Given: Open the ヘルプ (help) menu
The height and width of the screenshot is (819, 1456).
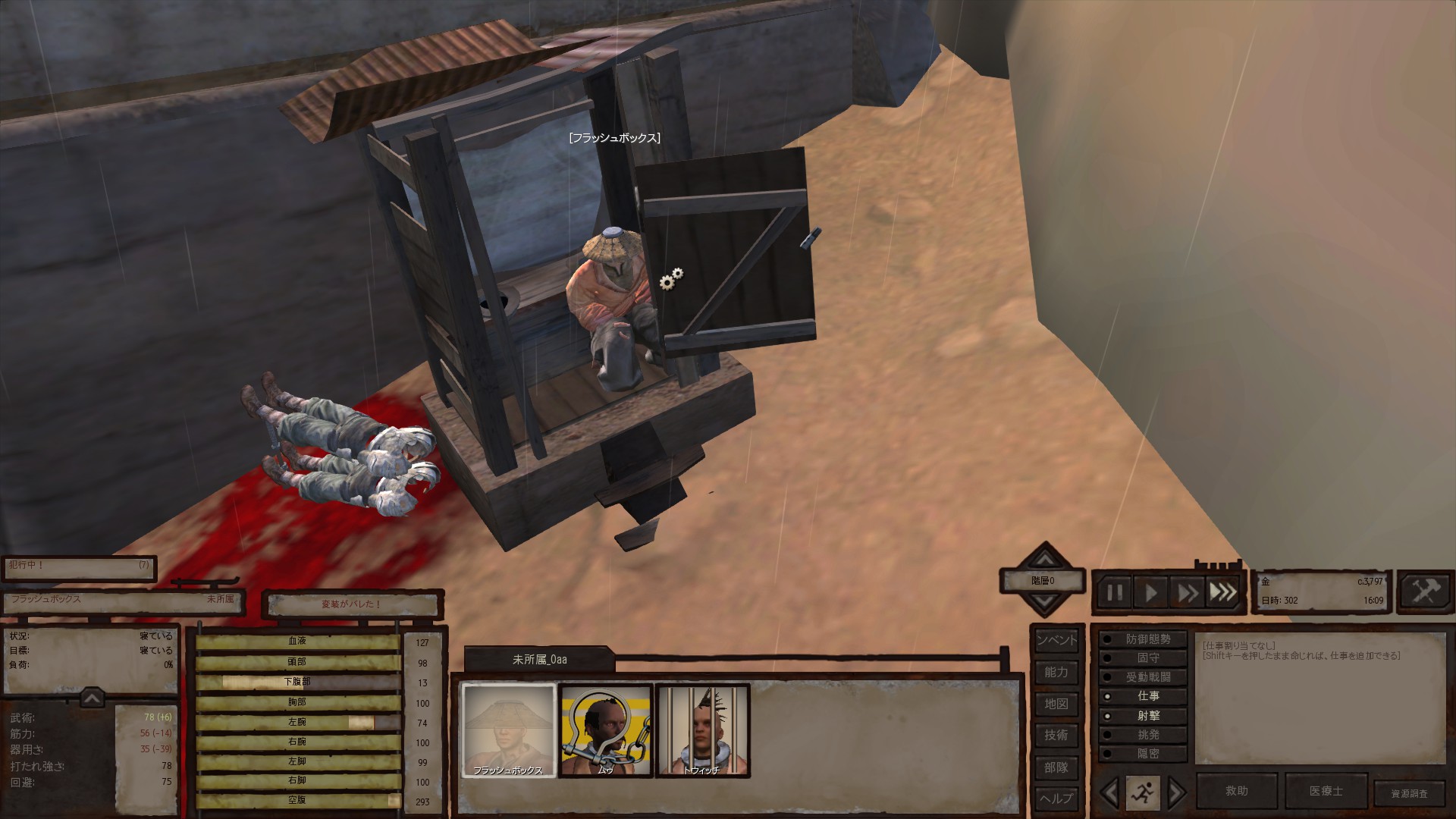Looking at the screenshot, I should tap(1056, 799).
